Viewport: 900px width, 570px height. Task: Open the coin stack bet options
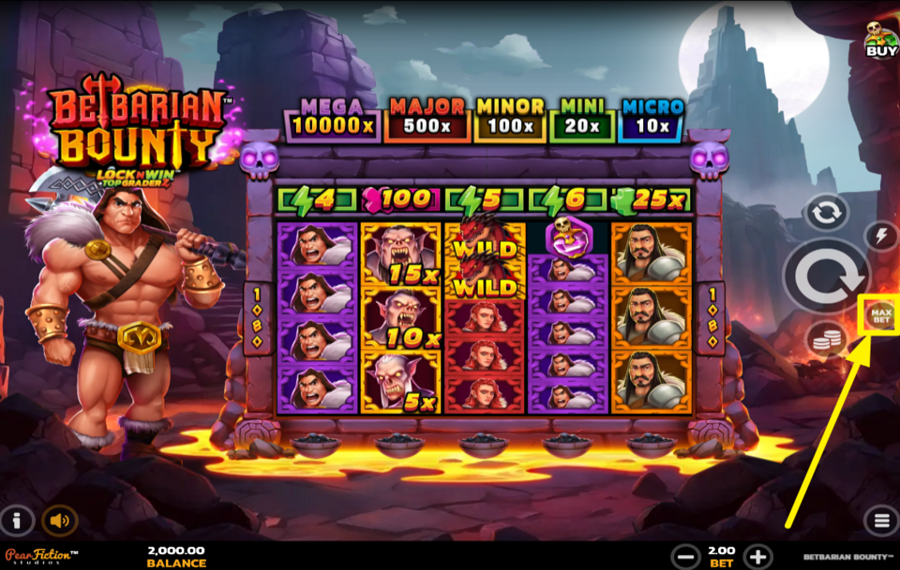[x=826, y=341]
